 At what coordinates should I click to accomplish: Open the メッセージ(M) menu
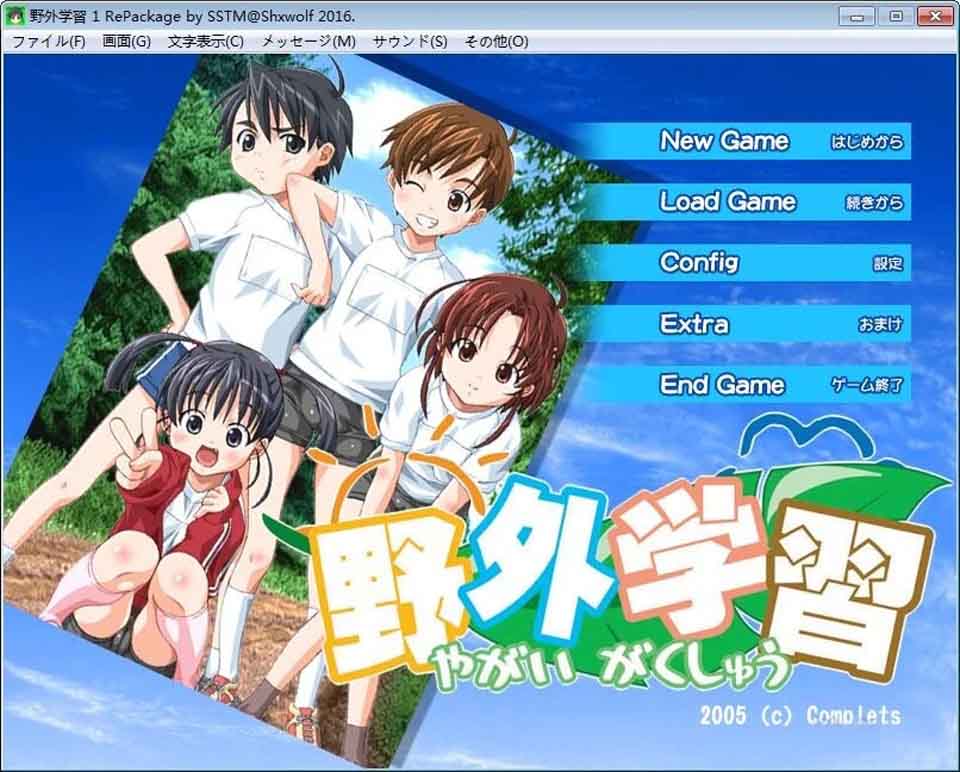tap(308, 41)
